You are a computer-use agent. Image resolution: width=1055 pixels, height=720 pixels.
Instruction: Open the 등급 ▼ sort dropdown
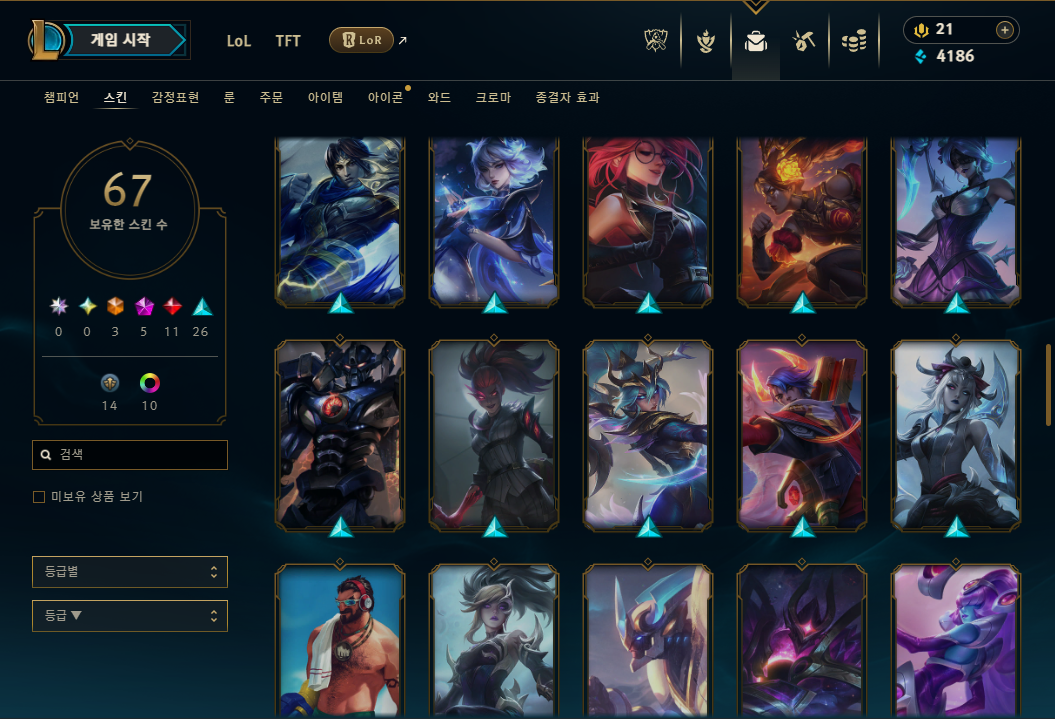[x=130, y=616]
